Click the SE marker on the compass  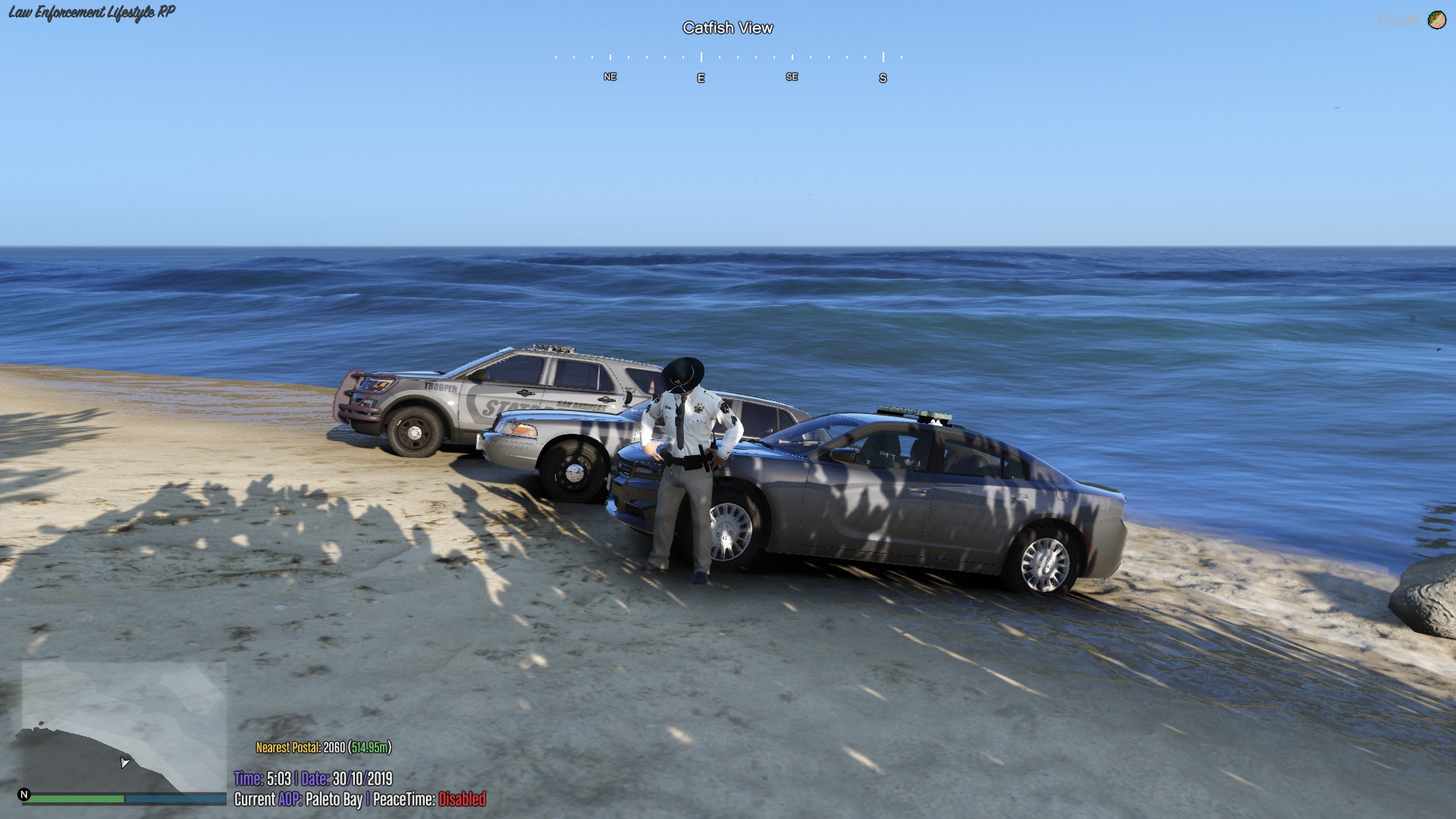[x=792, y=77]
